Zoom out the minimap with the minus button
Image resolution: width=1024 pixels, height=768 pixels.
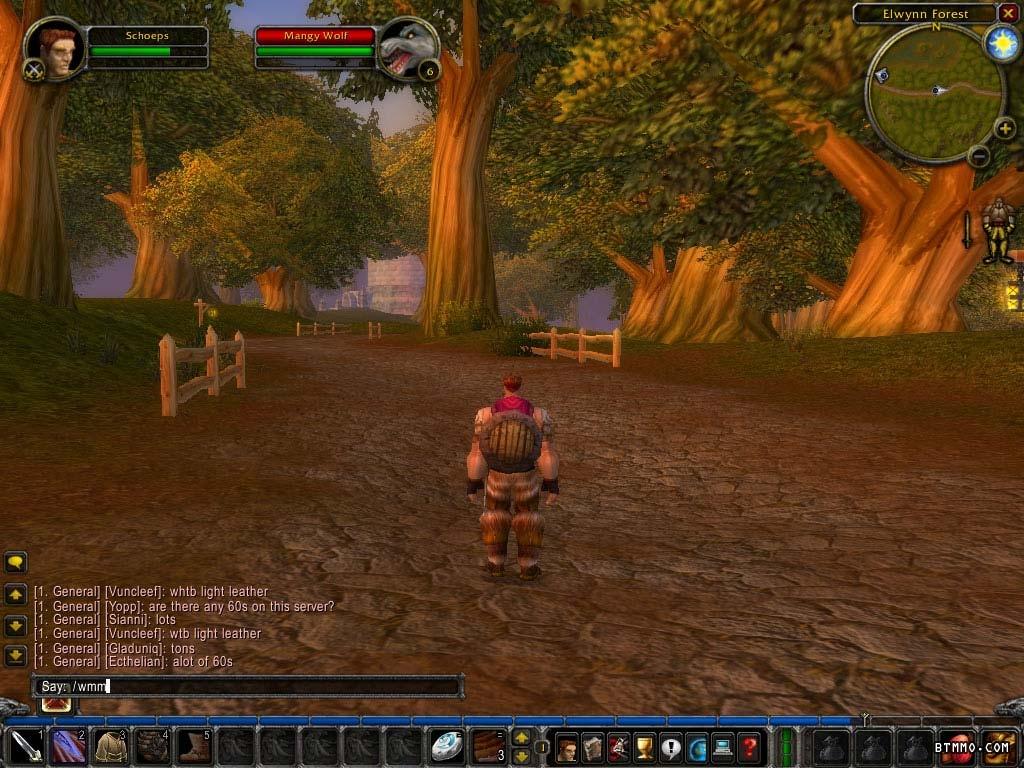(979, 155)
